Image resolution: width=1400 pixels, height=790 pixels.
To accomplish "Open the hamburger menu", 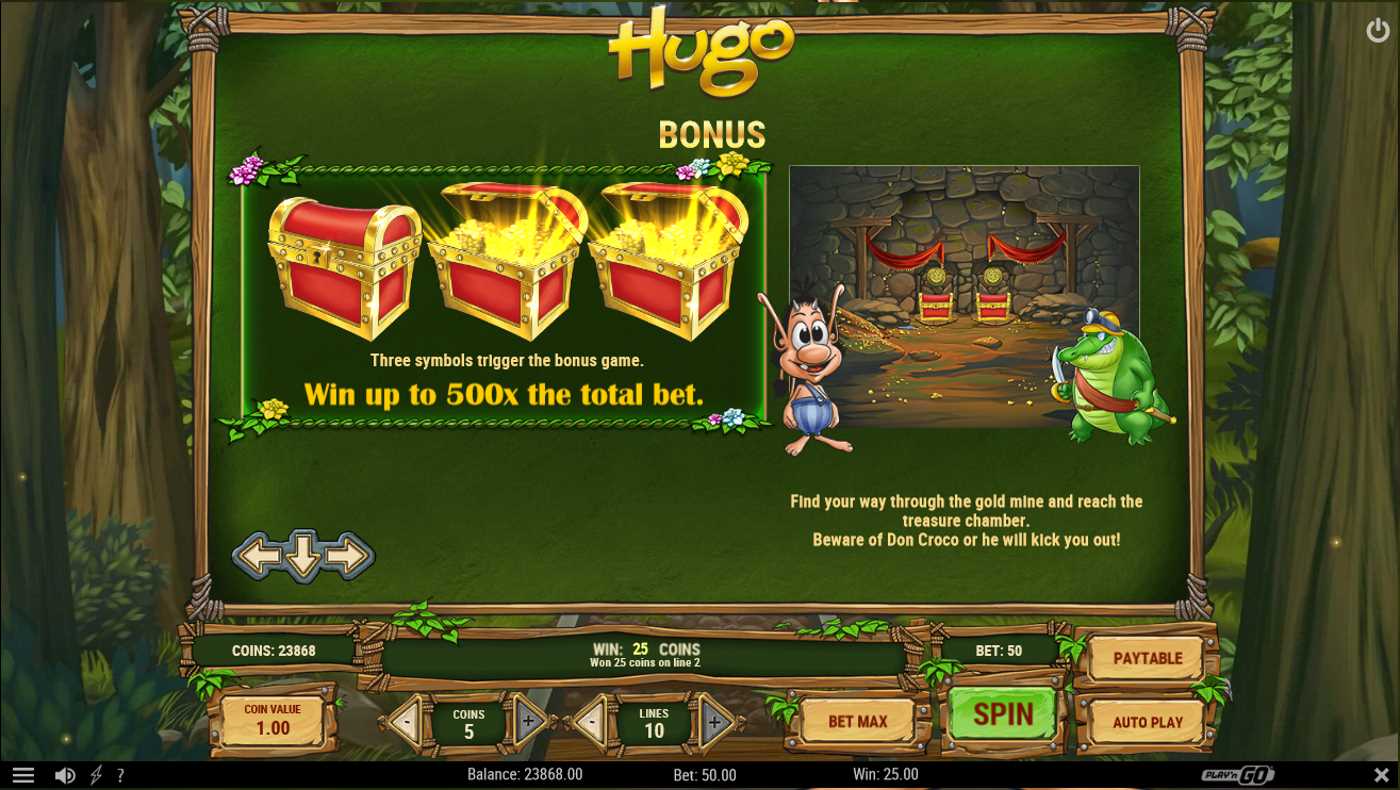I will pyautogui.click(x=23, y=775).
